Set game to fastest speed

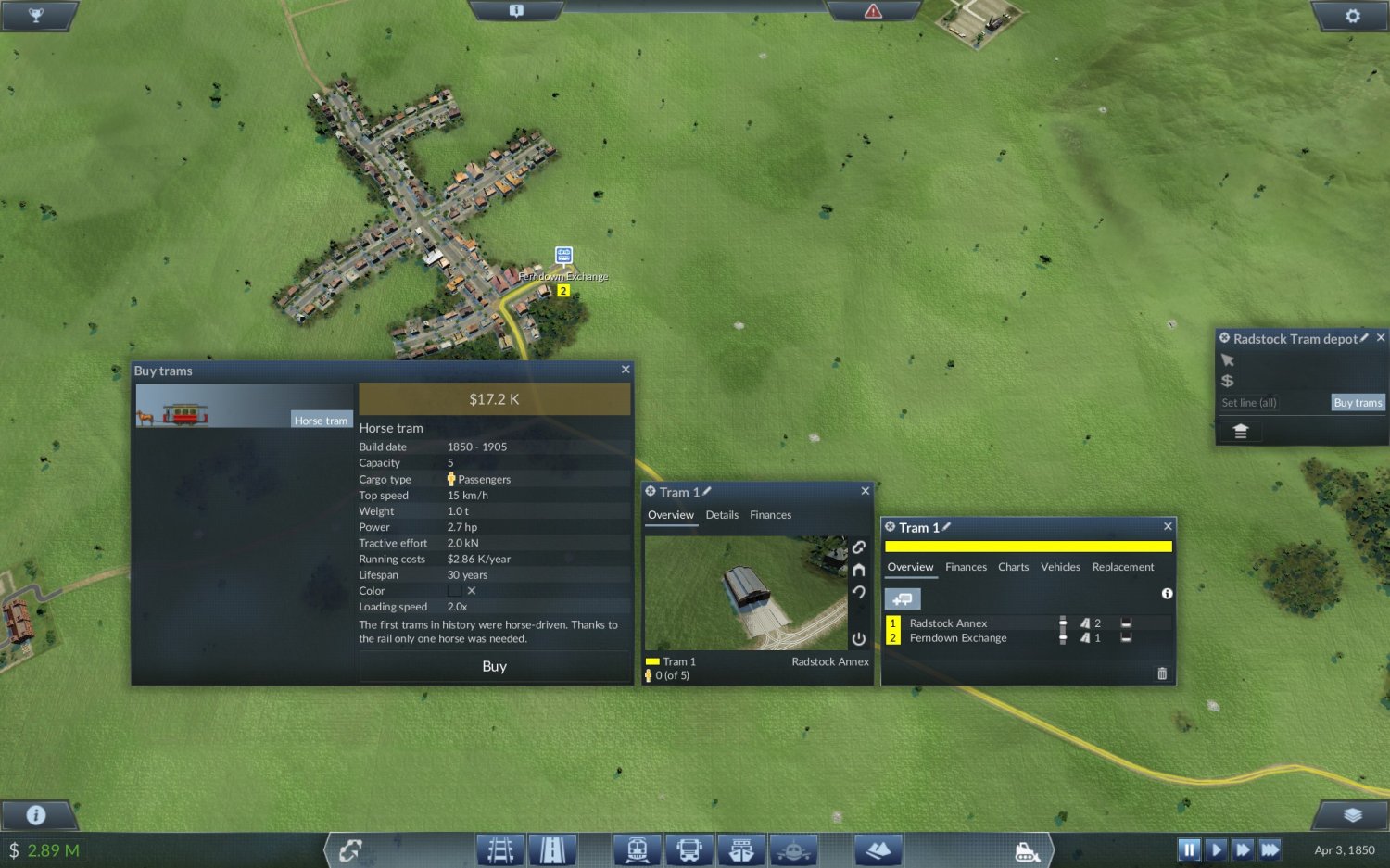[1270, 849]
